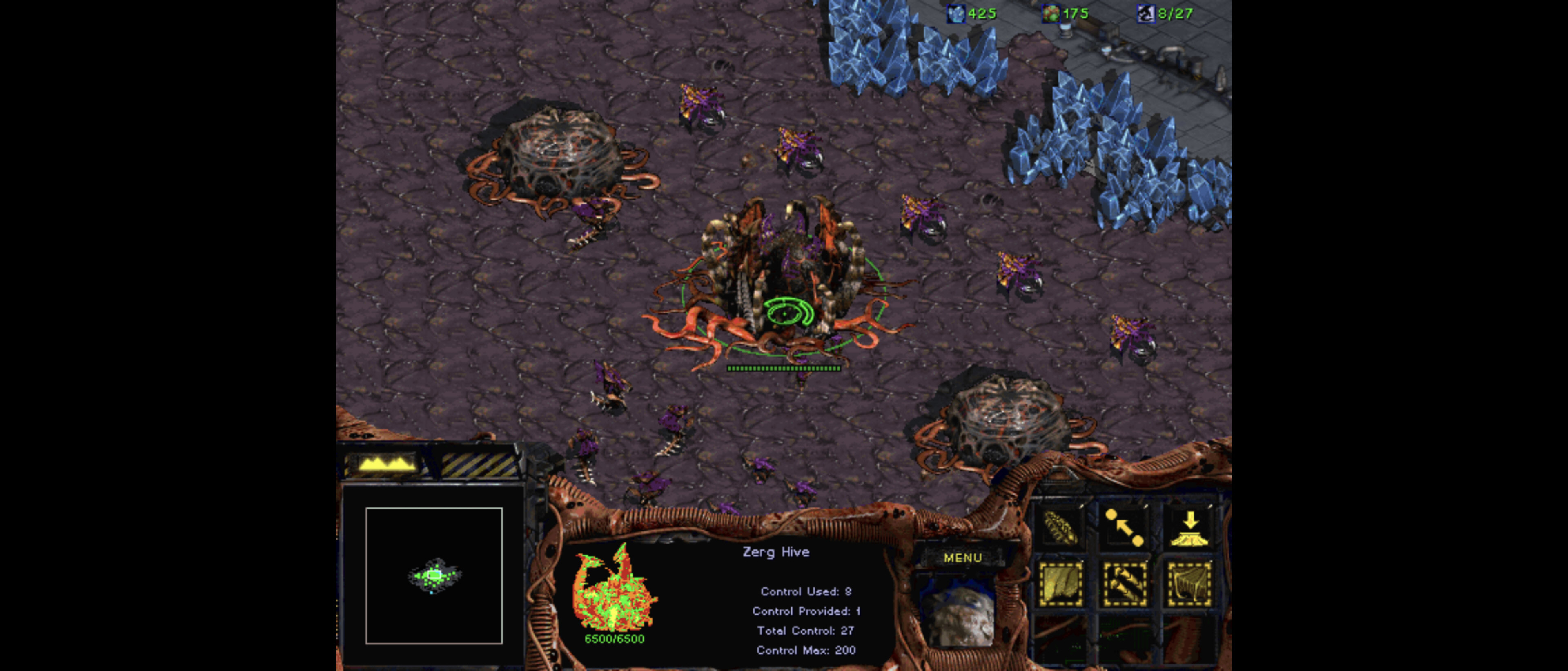This screenshot has height=671, width=1568.
Task: Open the MENU button
Action: pyautogui.click(x=962, y=557)
